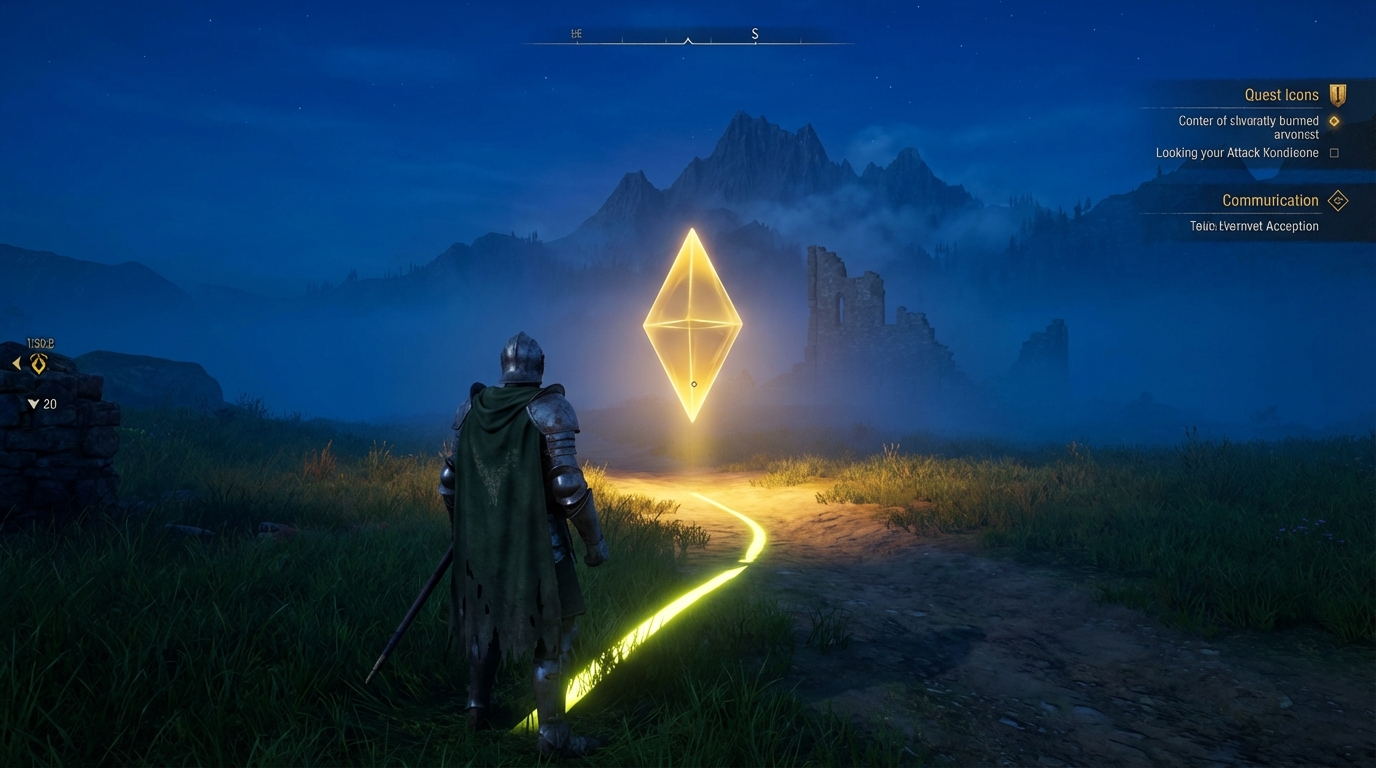Viewport: 1376px width, 768px height.
Task: Select the quest location marker on the rocks
Action: [x=38, y=363]
